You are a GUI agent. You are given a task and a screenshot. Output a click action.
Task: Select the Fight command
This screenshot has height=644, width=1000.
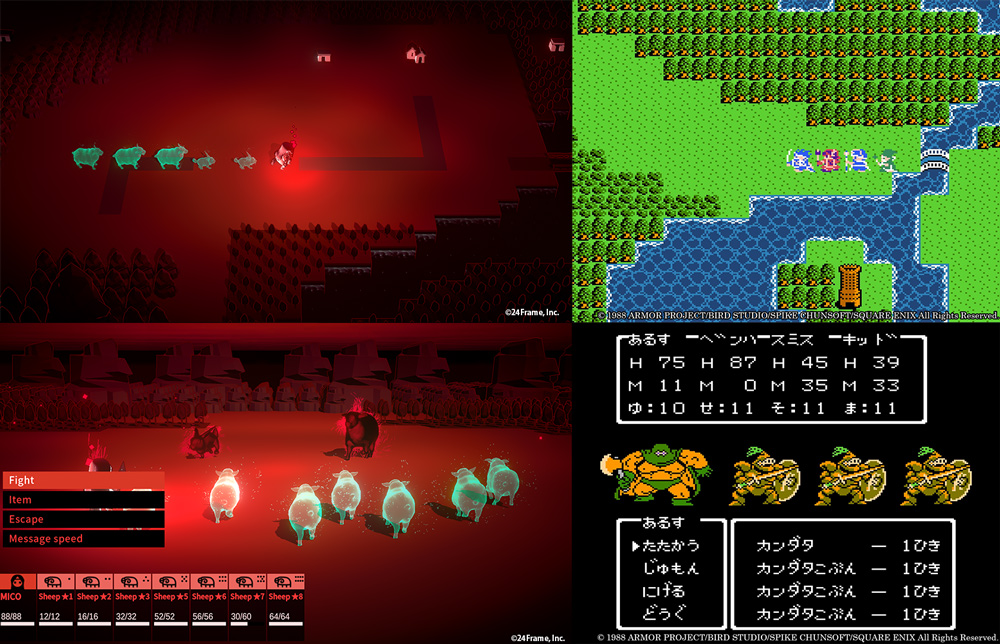point(82,481)
